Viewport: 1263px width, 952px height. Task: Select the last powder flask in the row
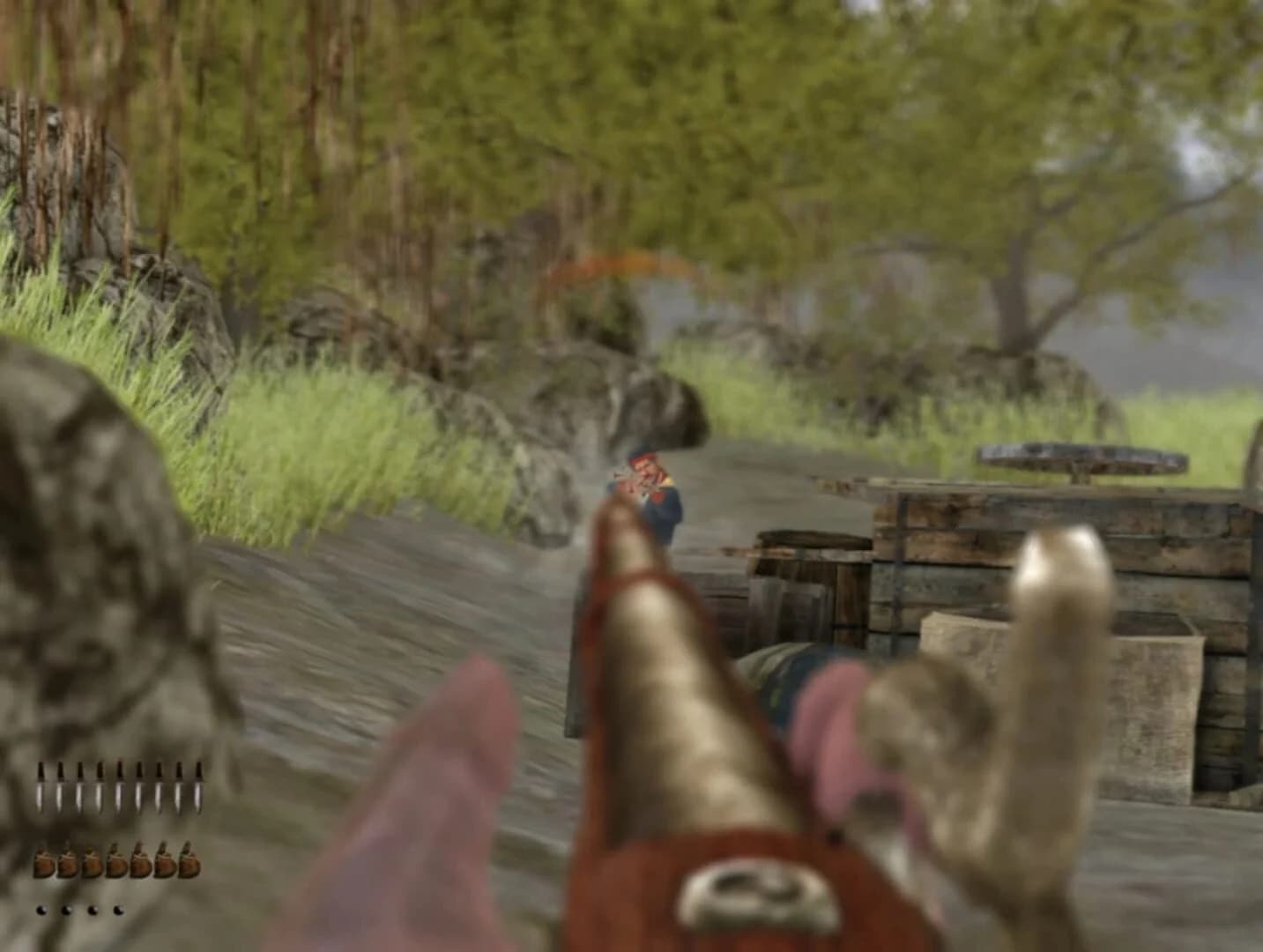pyautogui.click(x=189, y=860)
